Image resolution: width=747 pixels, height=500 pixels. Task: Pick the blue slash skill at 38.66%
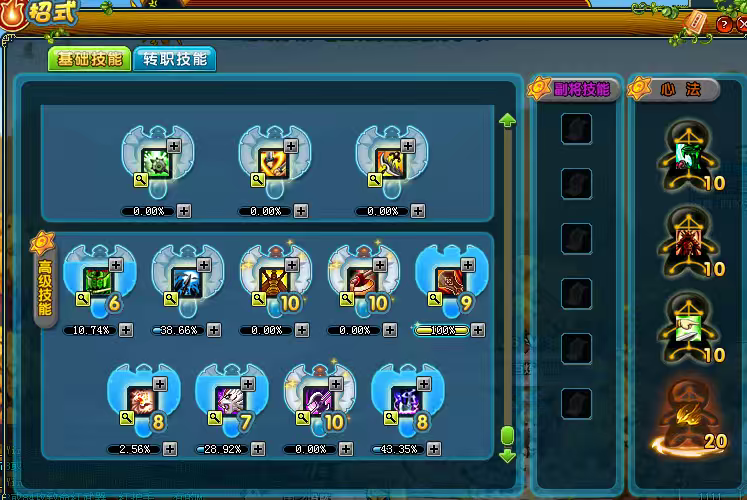click(x=184, y=281)
